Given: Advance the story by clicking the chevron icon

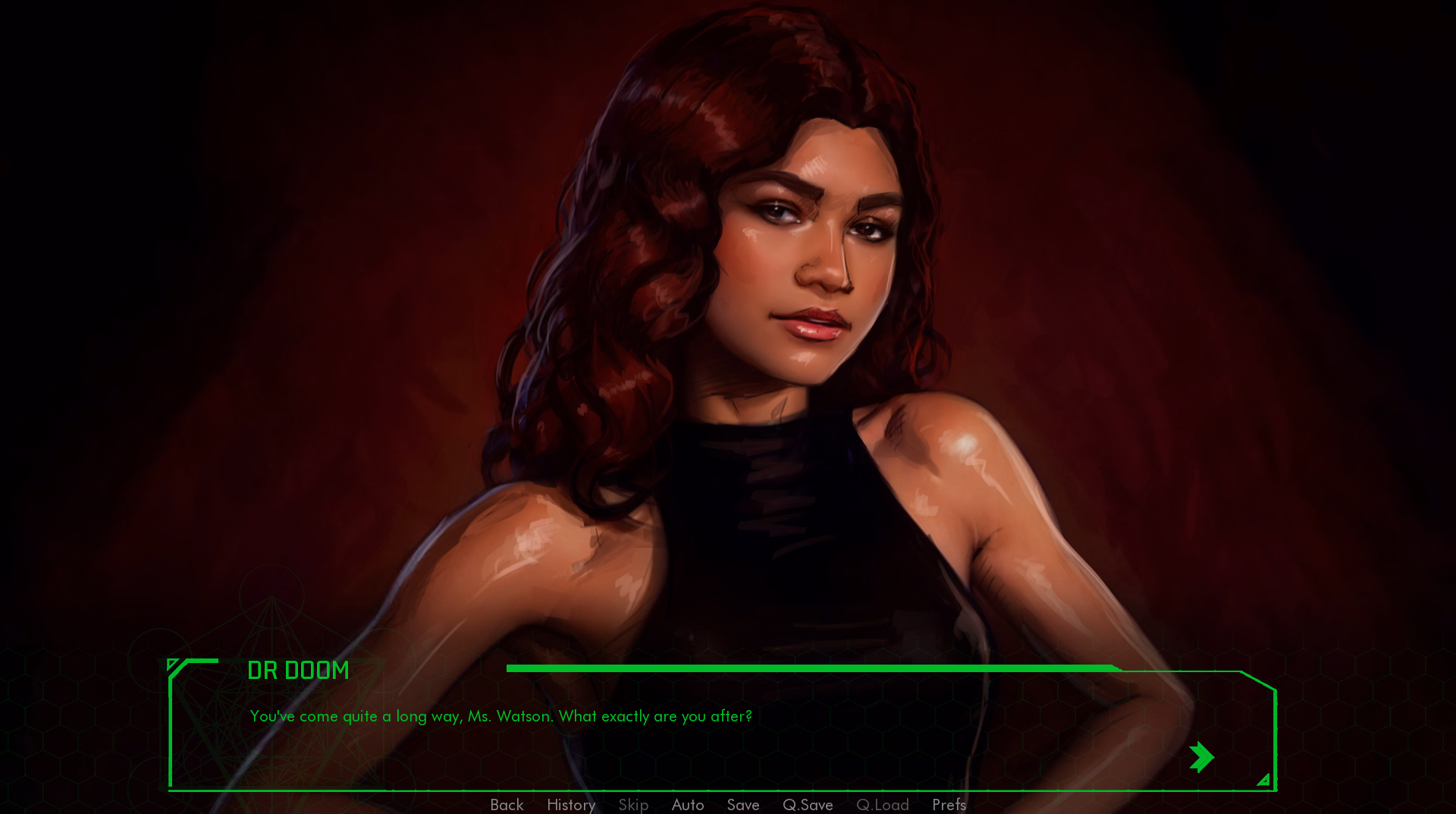Looking at the screenshot, I should click(x=1203, y=756).
